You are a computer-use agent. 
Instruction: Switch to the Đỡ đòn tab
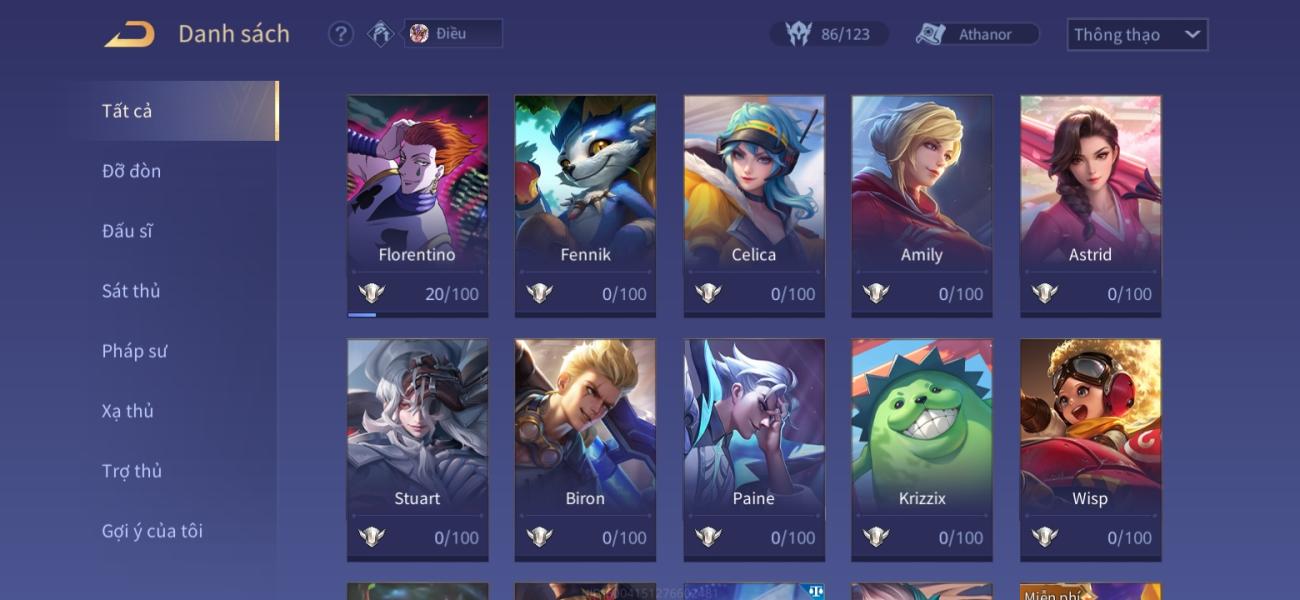[132, 171]
